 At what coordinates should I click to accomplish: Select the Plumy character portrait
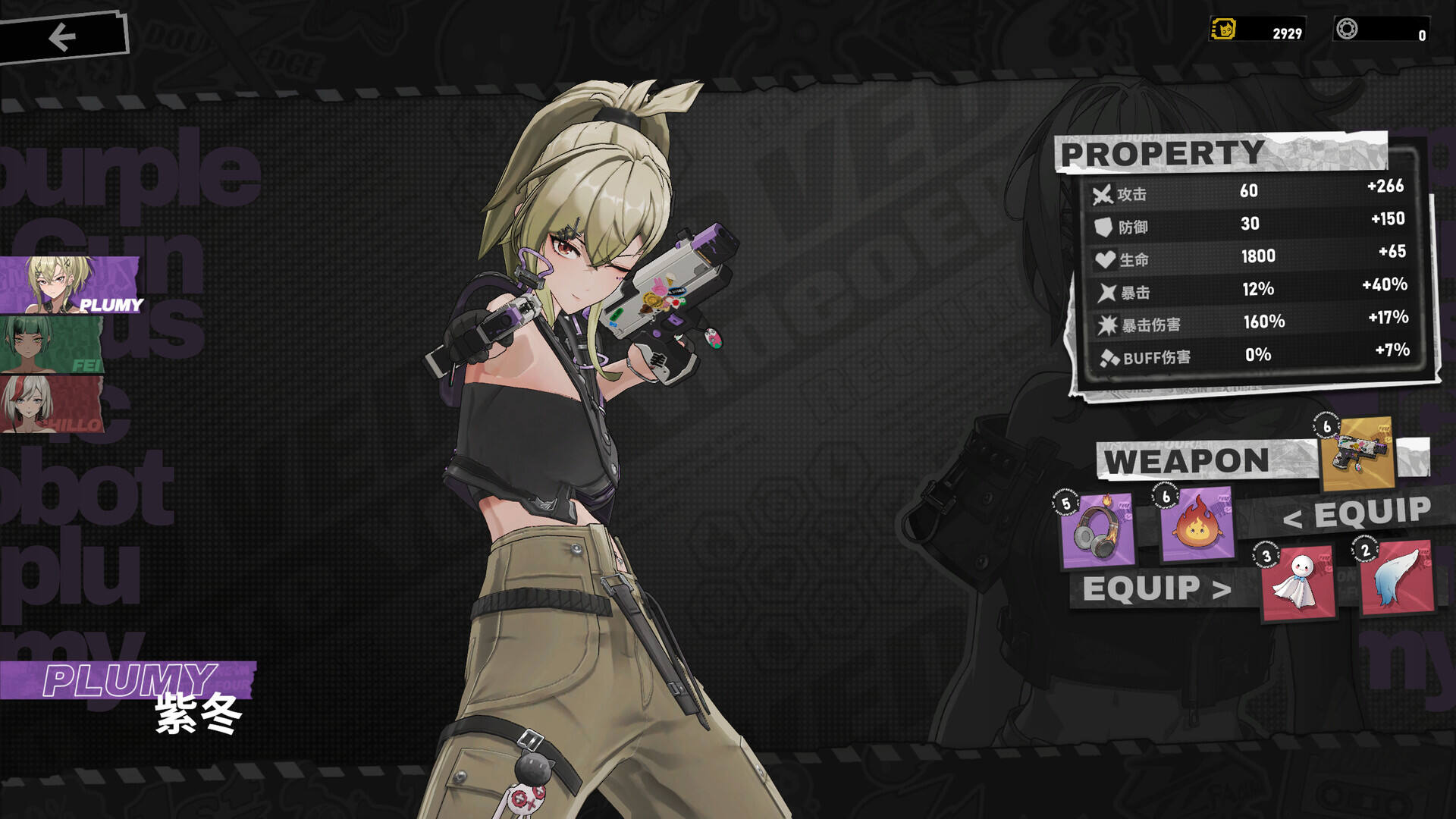point(70,284)
